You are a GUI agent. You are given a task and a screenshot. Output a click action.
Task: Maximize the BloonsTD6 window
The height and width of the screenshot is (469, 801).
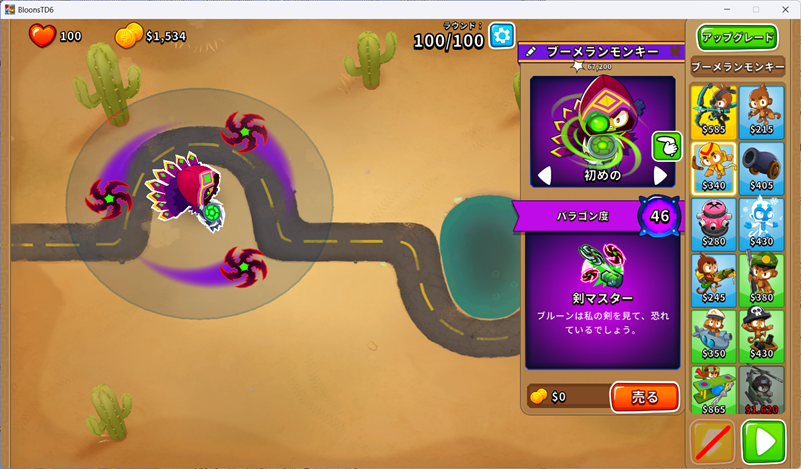point(755,9)
